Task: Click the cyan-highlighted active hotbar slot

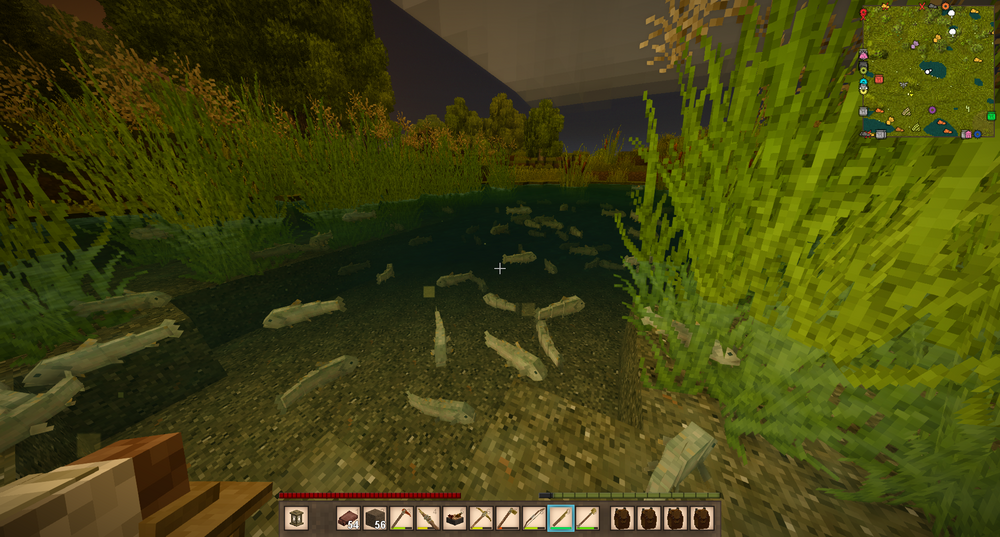Action: (x=560, y=517)
